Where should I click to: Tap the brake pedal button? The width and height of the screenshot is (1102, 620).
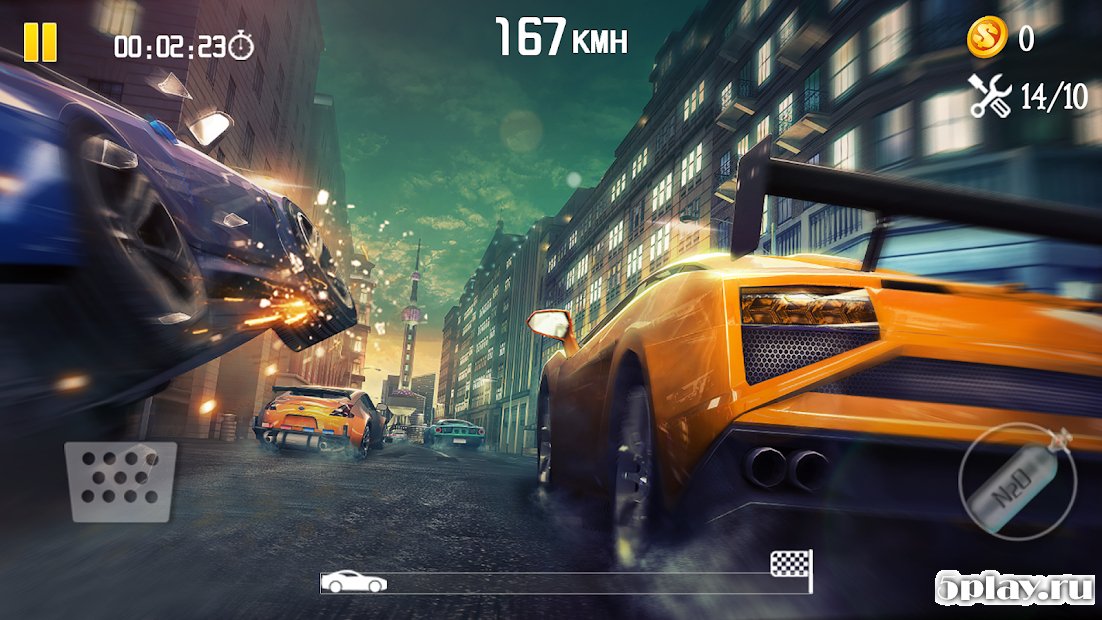click(121, 481)
